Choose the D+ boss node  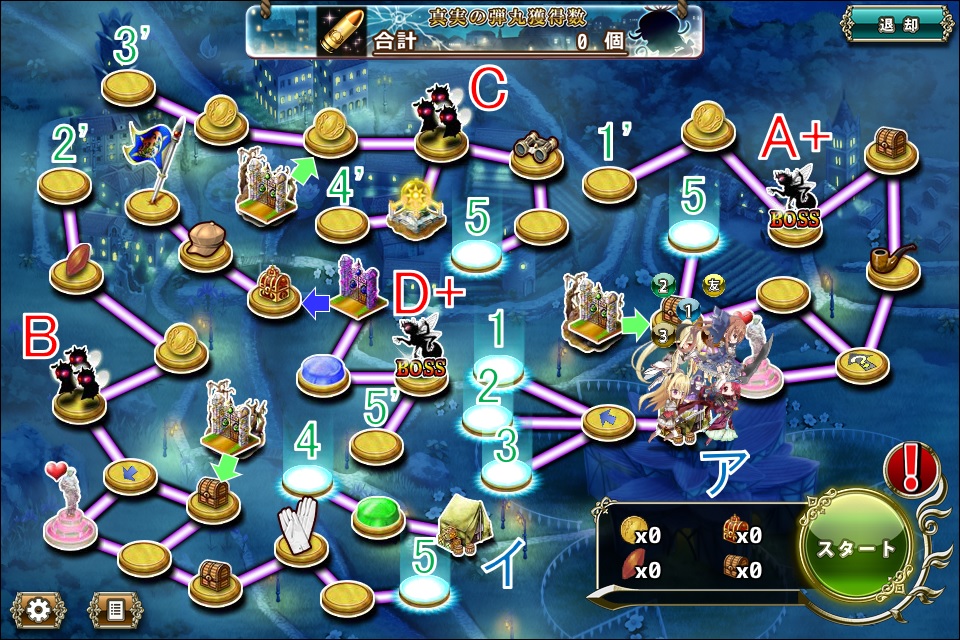(421, 352)
